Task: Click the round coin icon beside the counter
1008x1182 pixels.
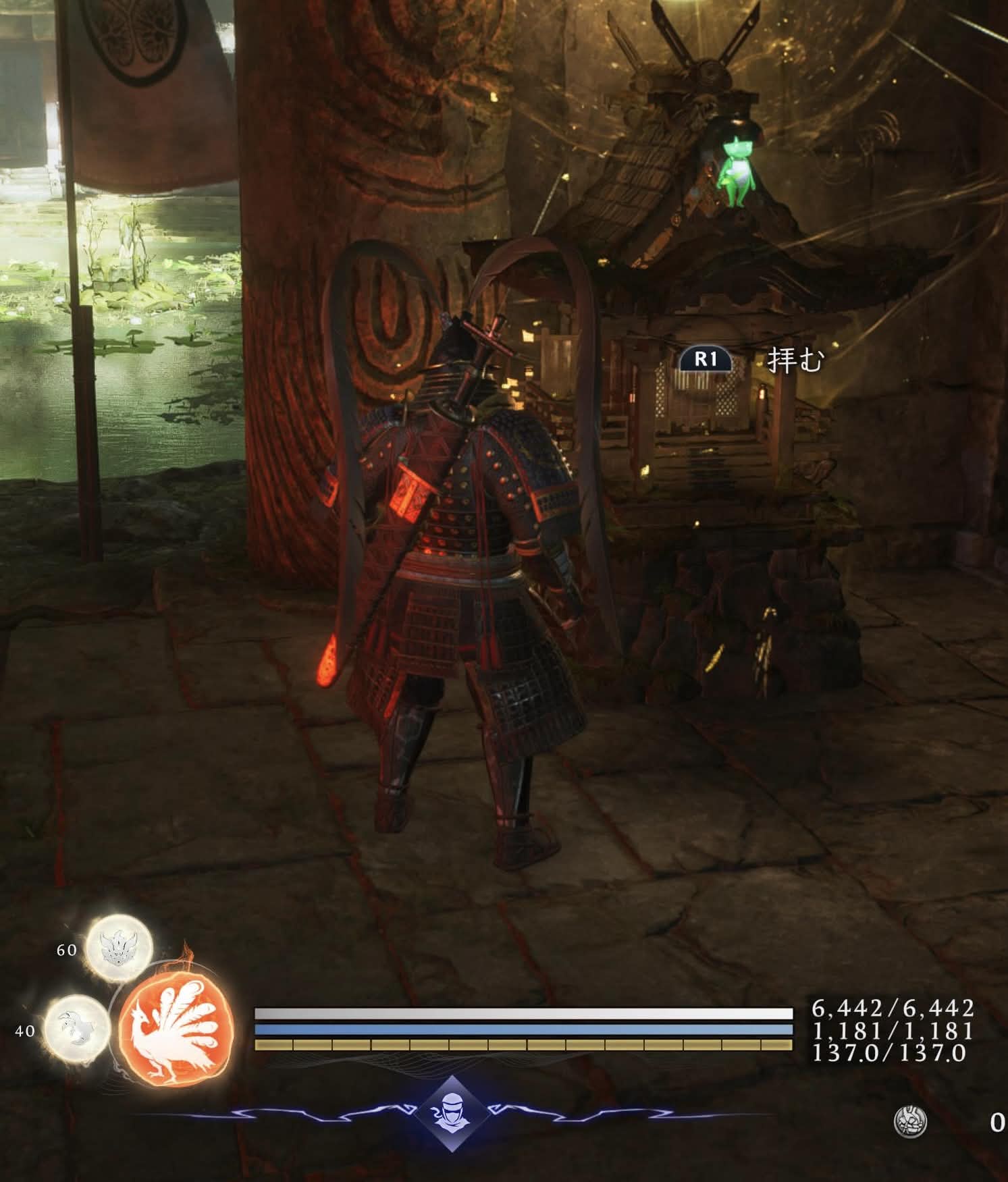Action: click(909, 1122)
